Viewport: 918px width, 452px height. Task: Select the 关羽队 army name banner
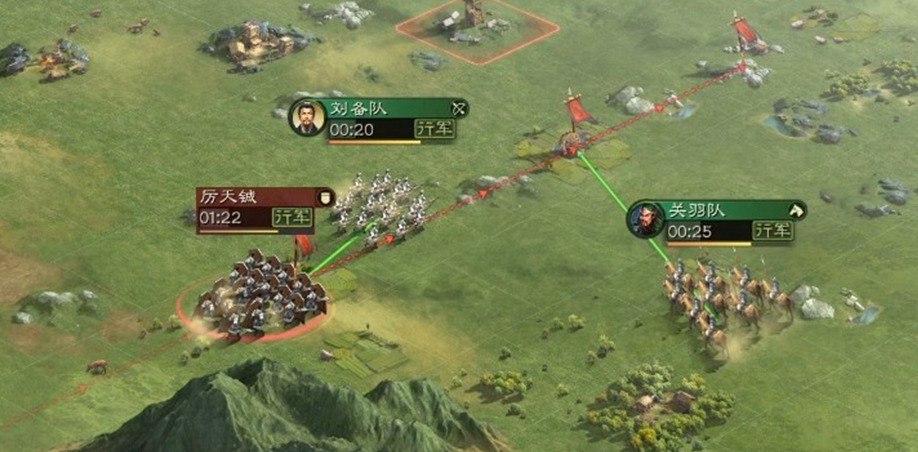coord(722,210)
